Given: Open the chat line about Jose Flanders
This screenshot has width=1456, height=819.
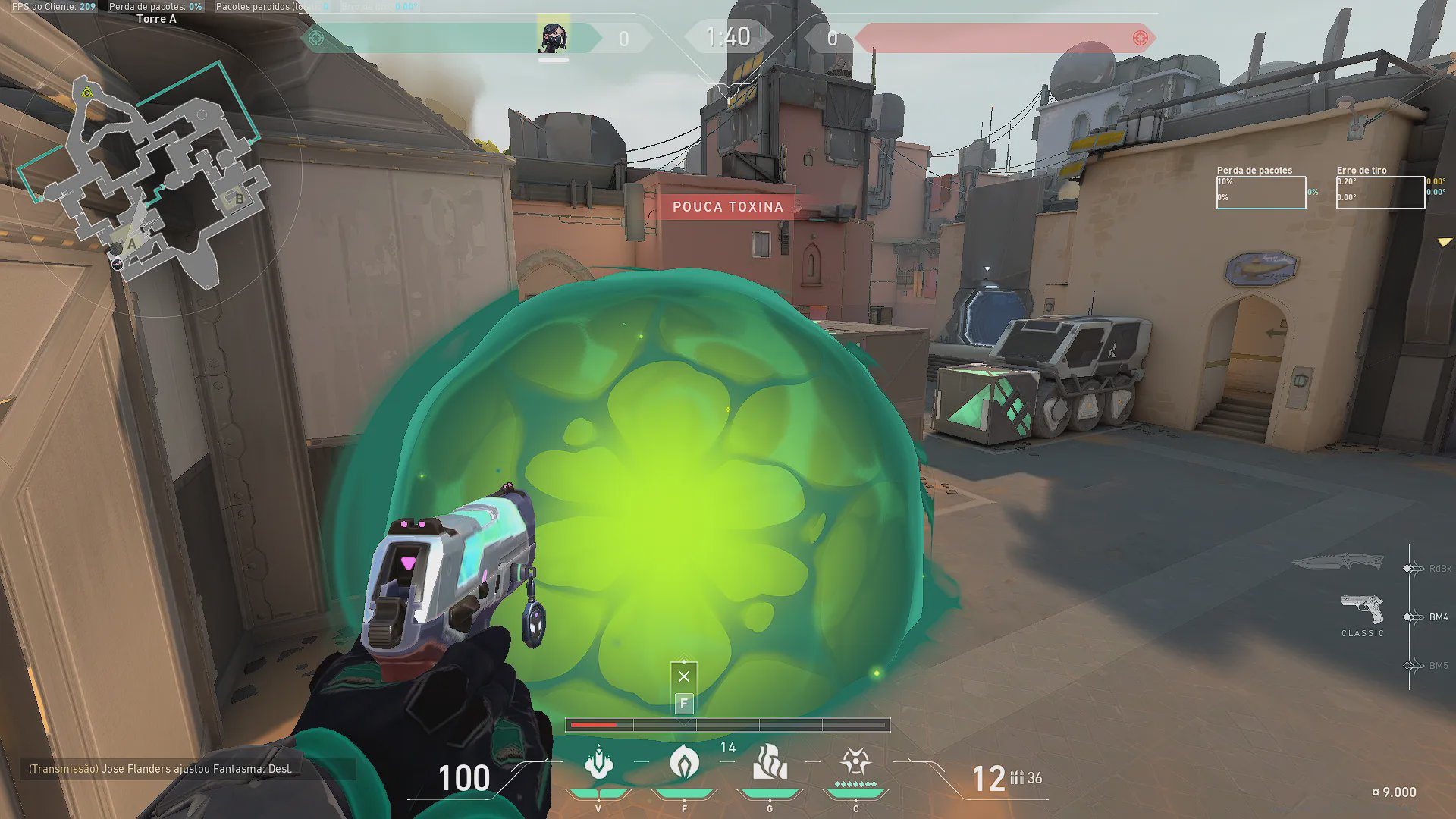Looking at the screenshot, I should pos(161,769).
